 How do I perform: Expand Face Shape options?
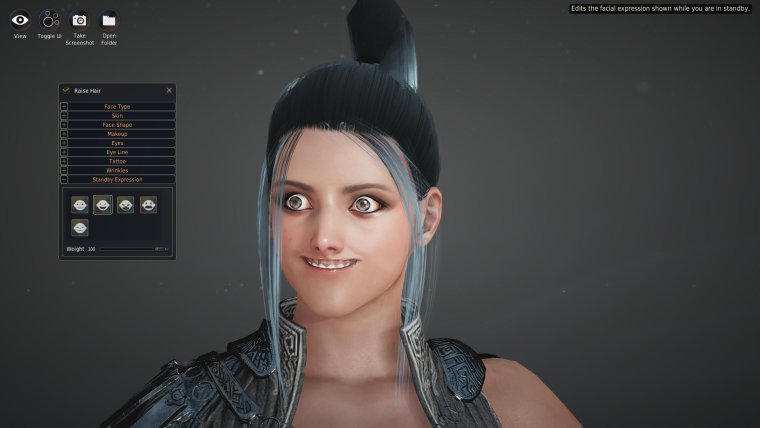click(117, 124)
